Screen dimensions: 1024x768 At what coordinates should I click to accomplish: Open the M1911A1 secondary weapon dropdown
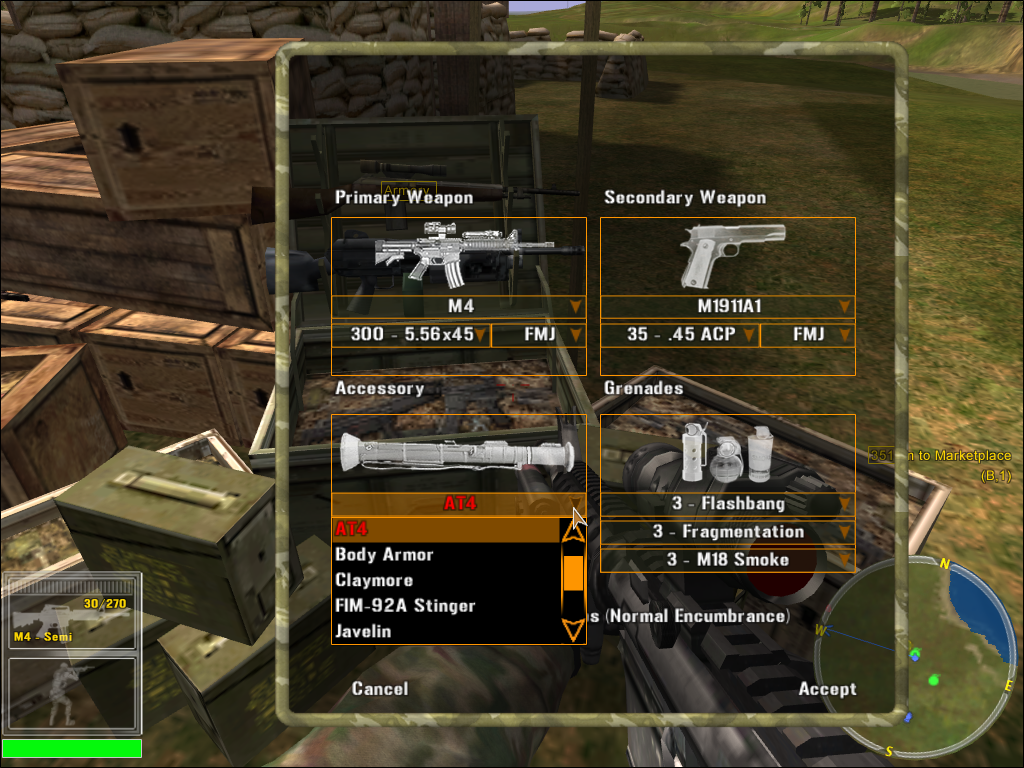click(728, 306)
